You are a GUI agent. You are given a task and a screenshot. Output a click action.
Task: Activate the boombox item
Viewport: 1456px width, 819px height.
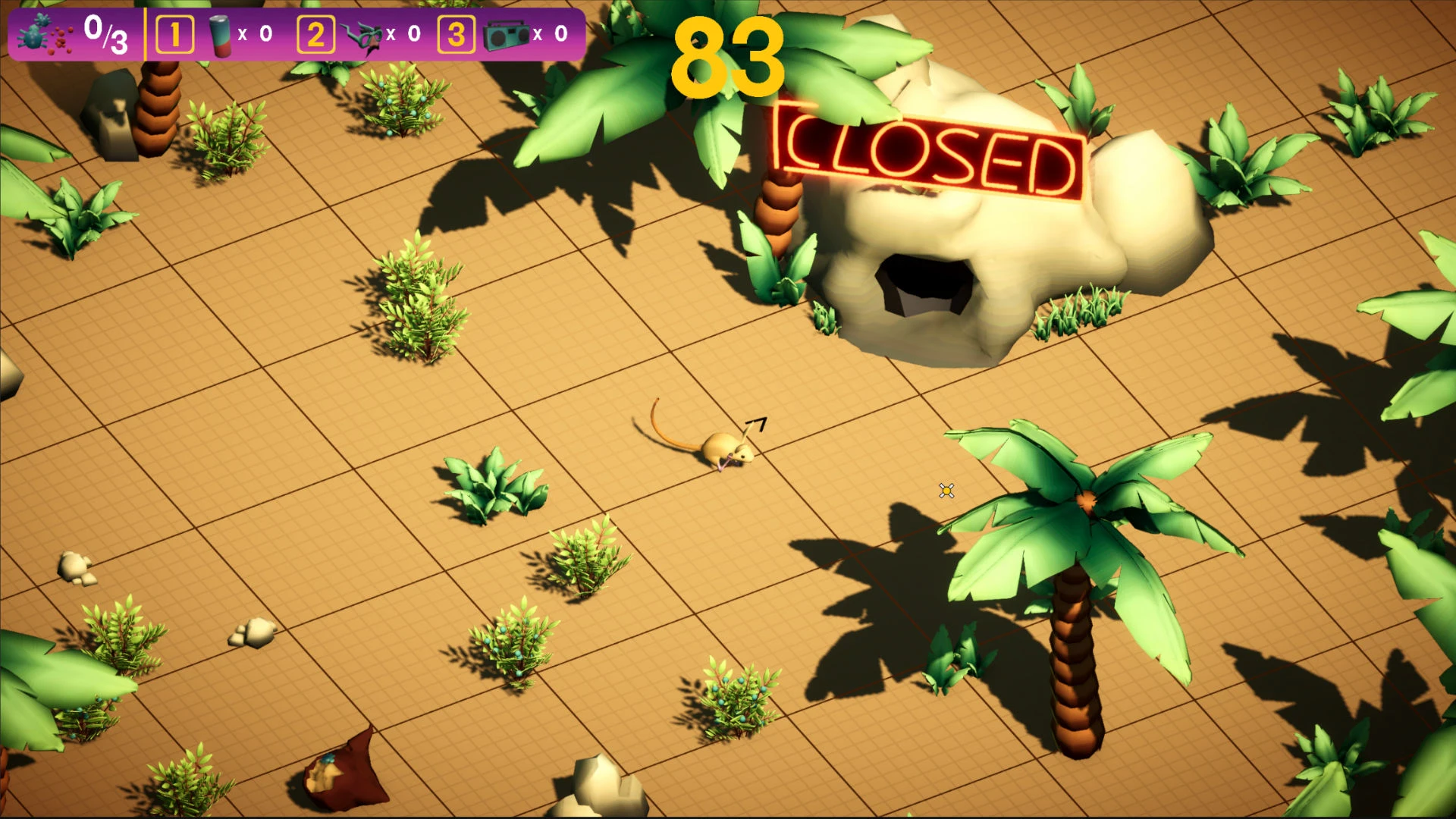pos(506,35)
